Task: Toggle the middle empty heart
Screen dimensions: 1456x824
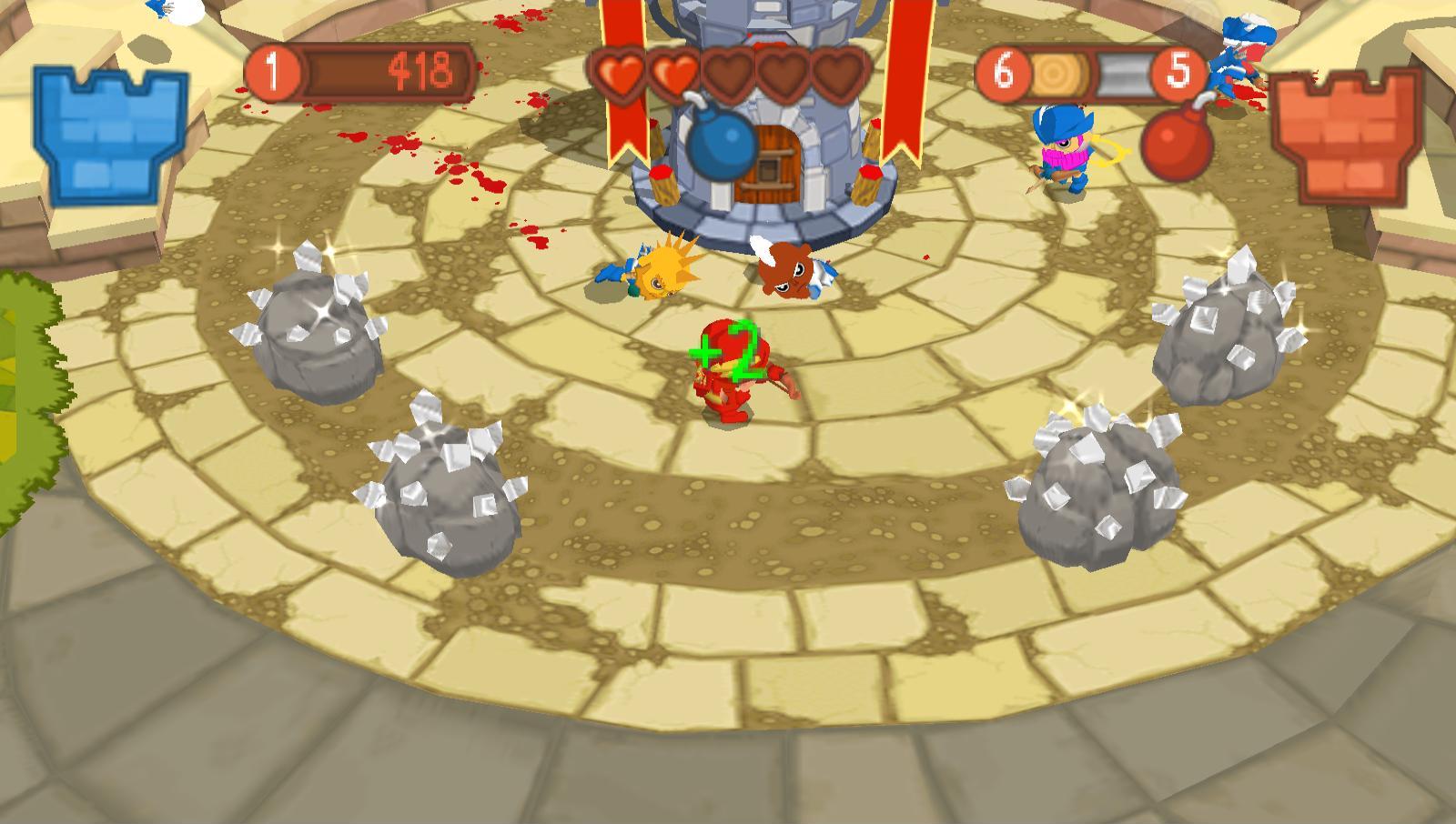Action: point(728,75)
